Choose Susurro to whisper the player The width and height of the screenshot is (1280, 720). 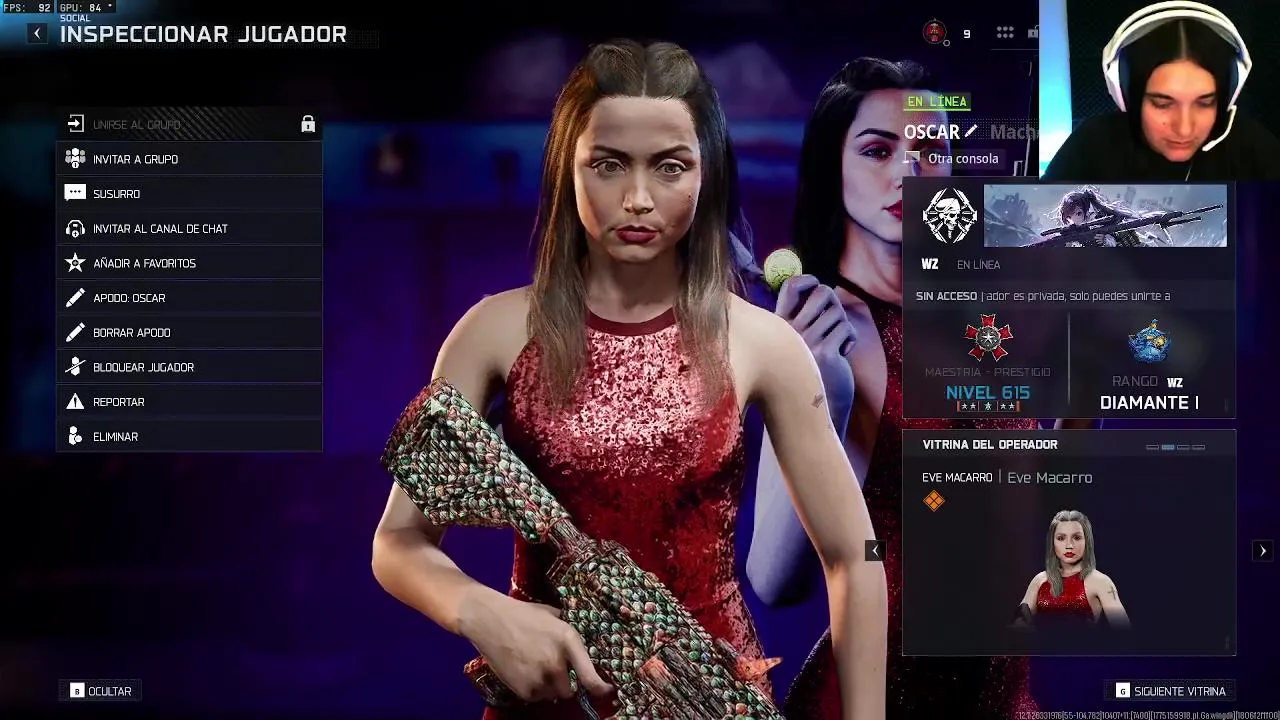click(116, 194)
